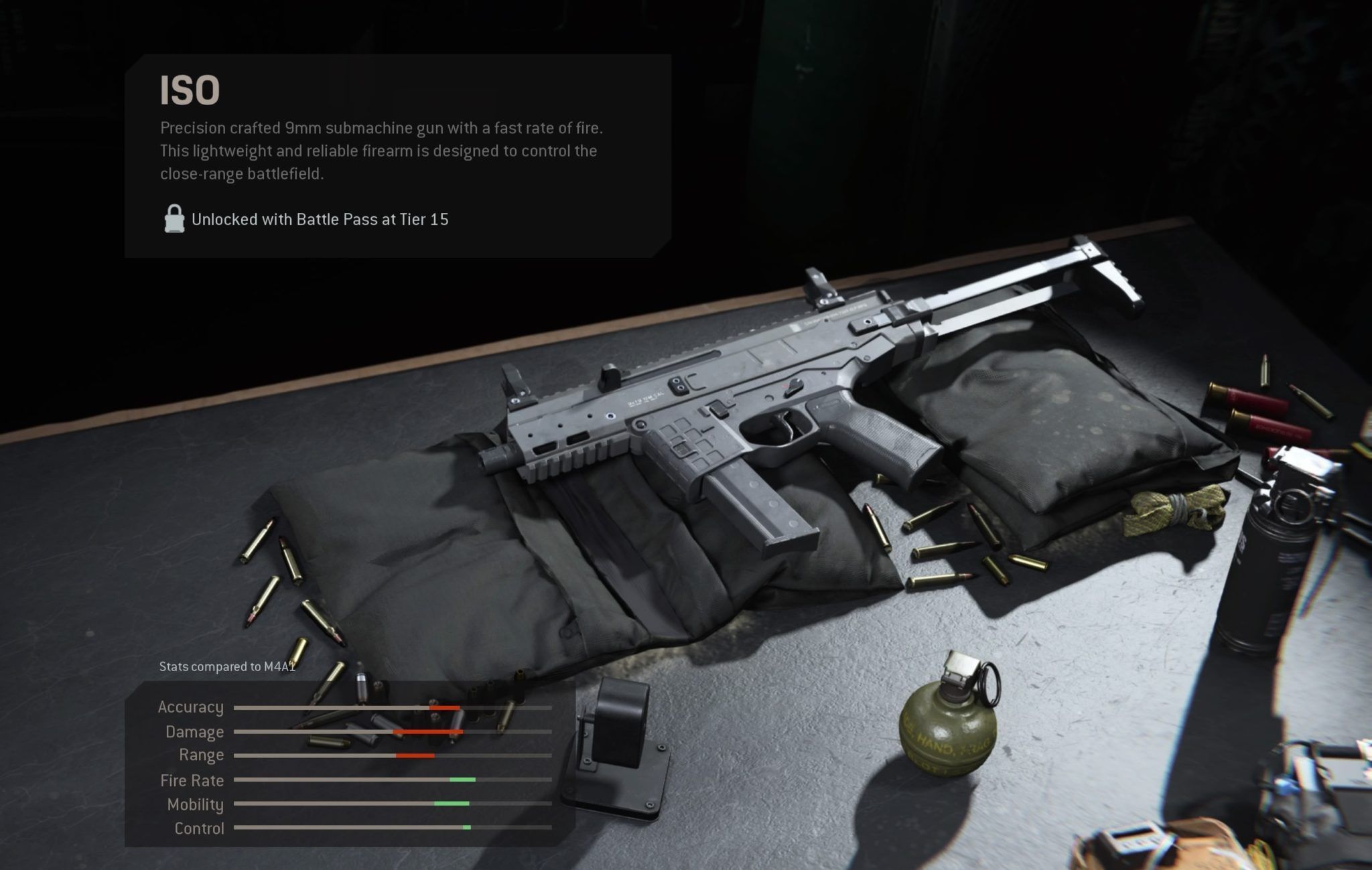The image size is (1372, 870).
Task: Select the Accuracy stat label
Action: [191, 707]
